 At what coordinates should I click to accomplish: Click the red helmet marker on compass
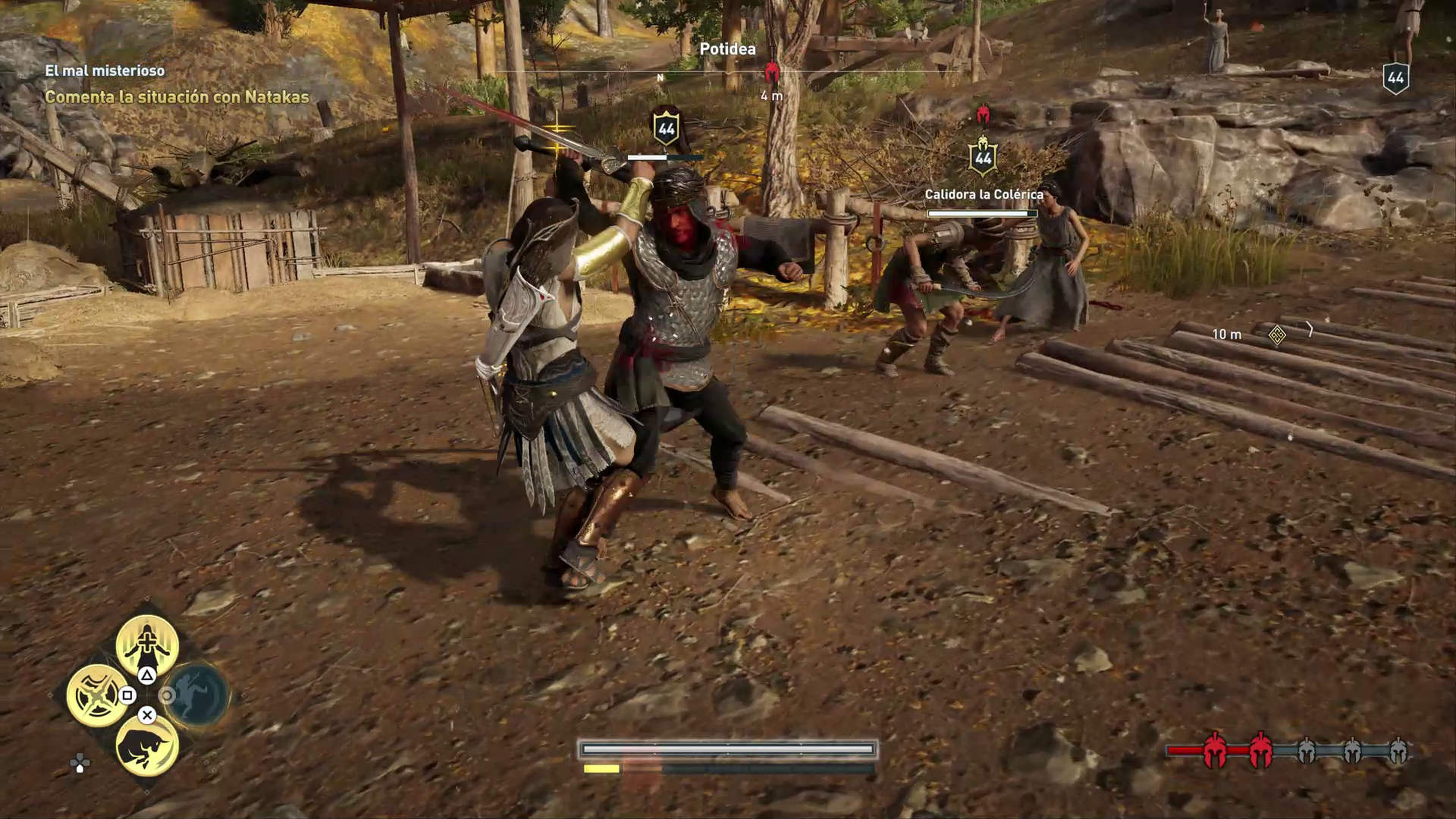click(x=772, y=74)
